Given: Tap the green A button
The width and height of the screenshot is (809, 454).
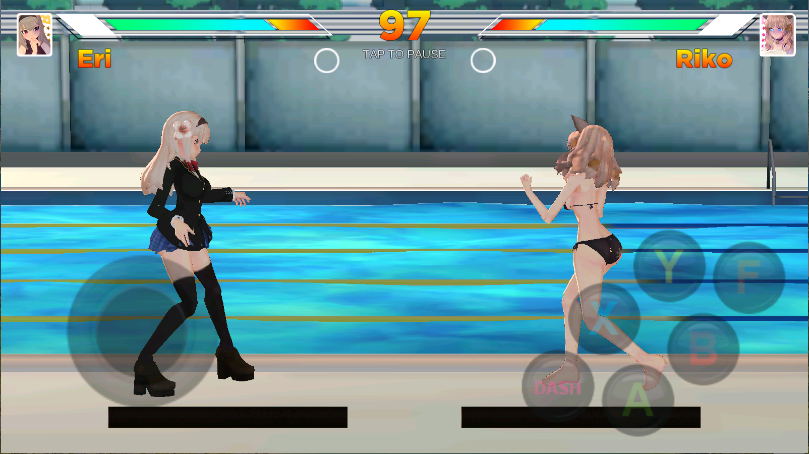Looking at the screenshot, I should tap(637, 399).
